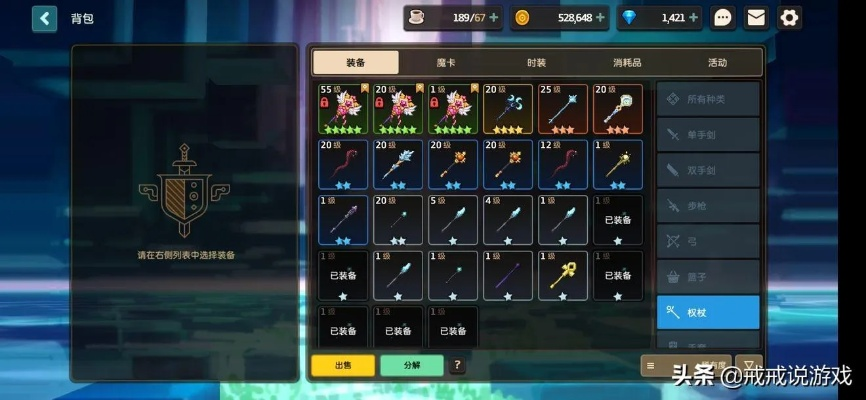Filter by 所有种类 all types
Image resolution: width=866 pixels, height=400 pixels.
tap(708, 99)
